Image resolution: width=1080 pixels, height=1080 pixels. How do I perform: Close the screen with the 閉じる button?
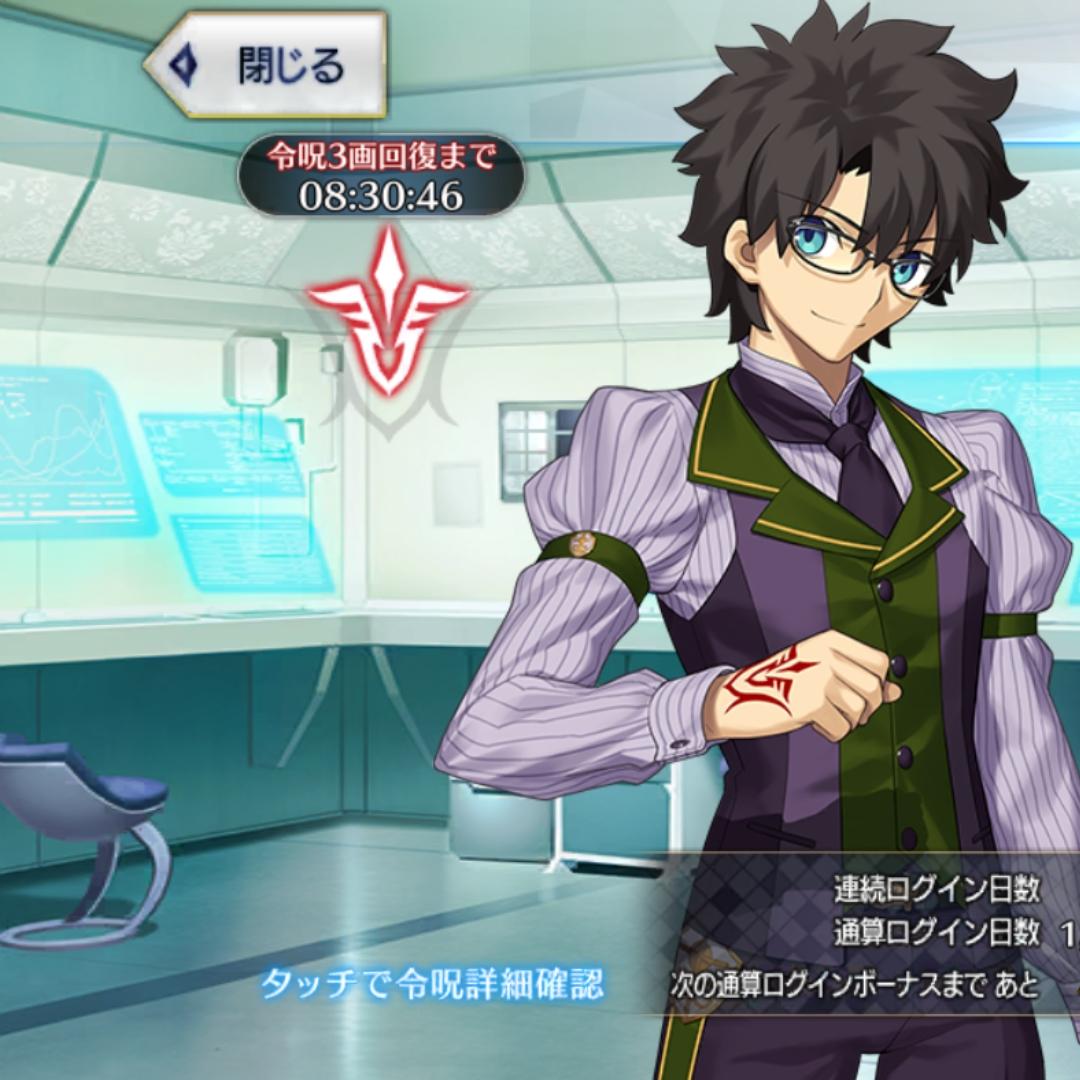coord(266,65)
